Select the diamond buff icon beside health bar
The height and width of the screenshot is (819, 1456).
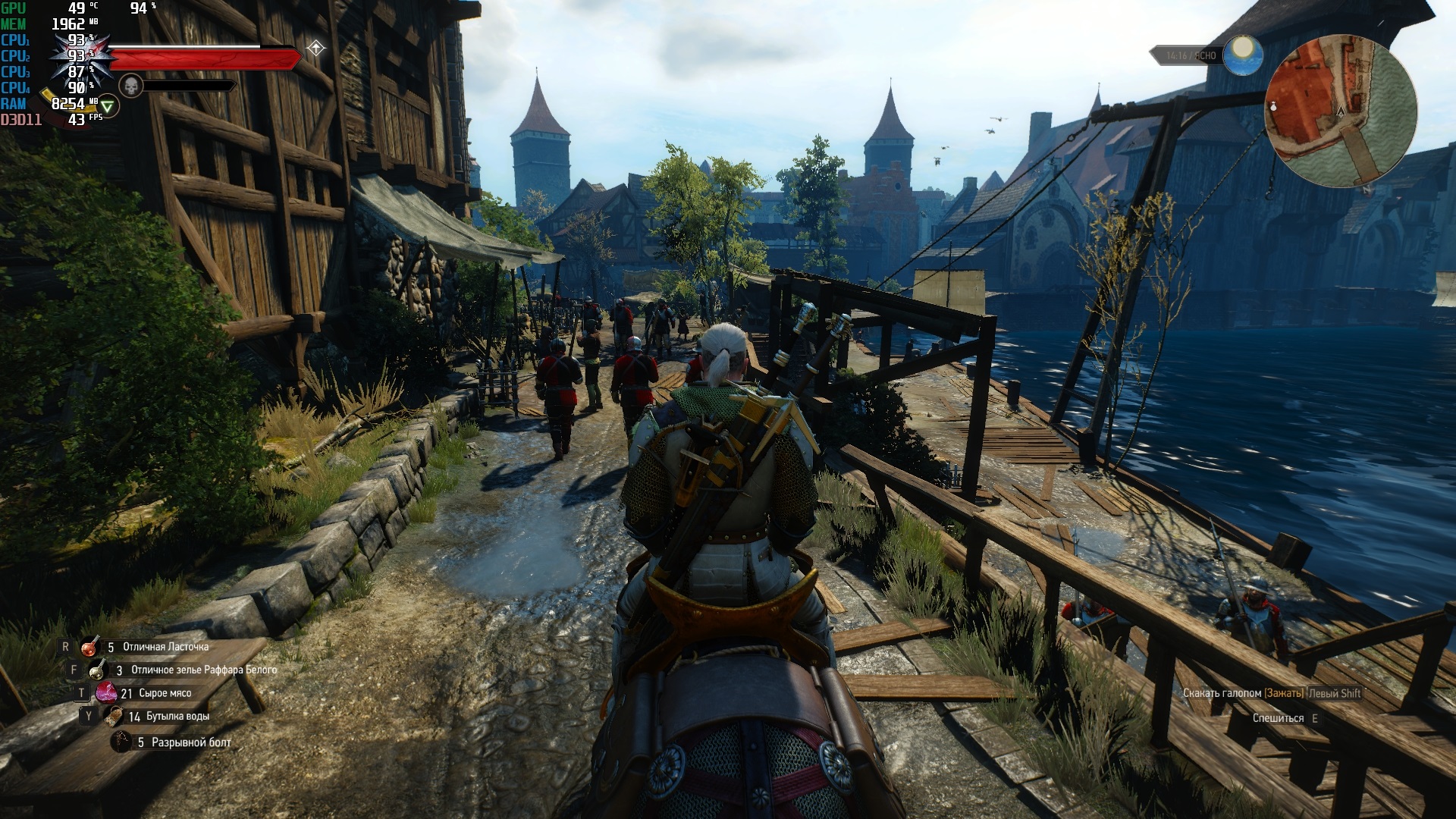(315, 49)
